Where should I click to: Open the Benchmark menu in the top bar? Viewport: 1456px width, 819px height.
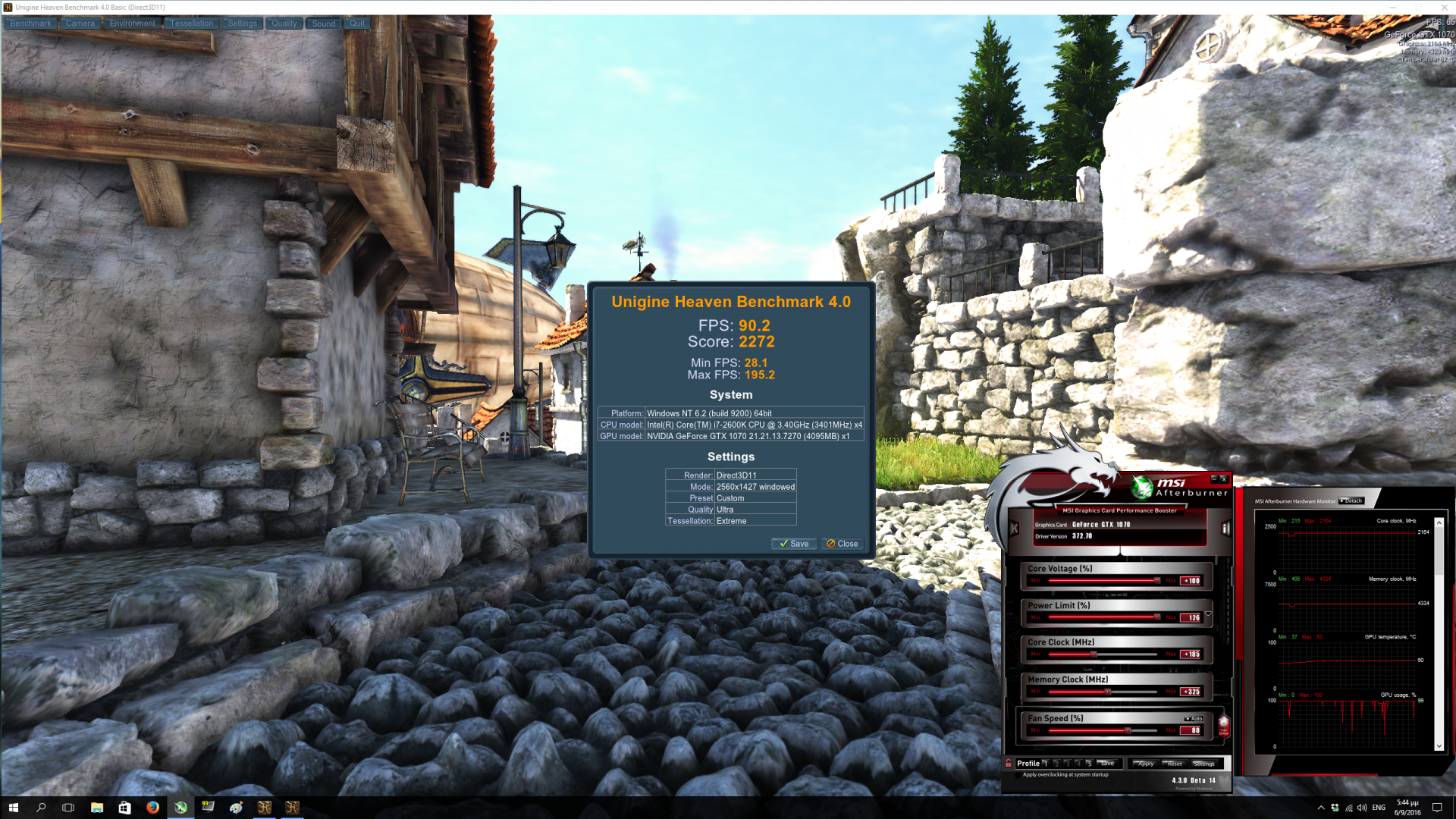[30, 24]
